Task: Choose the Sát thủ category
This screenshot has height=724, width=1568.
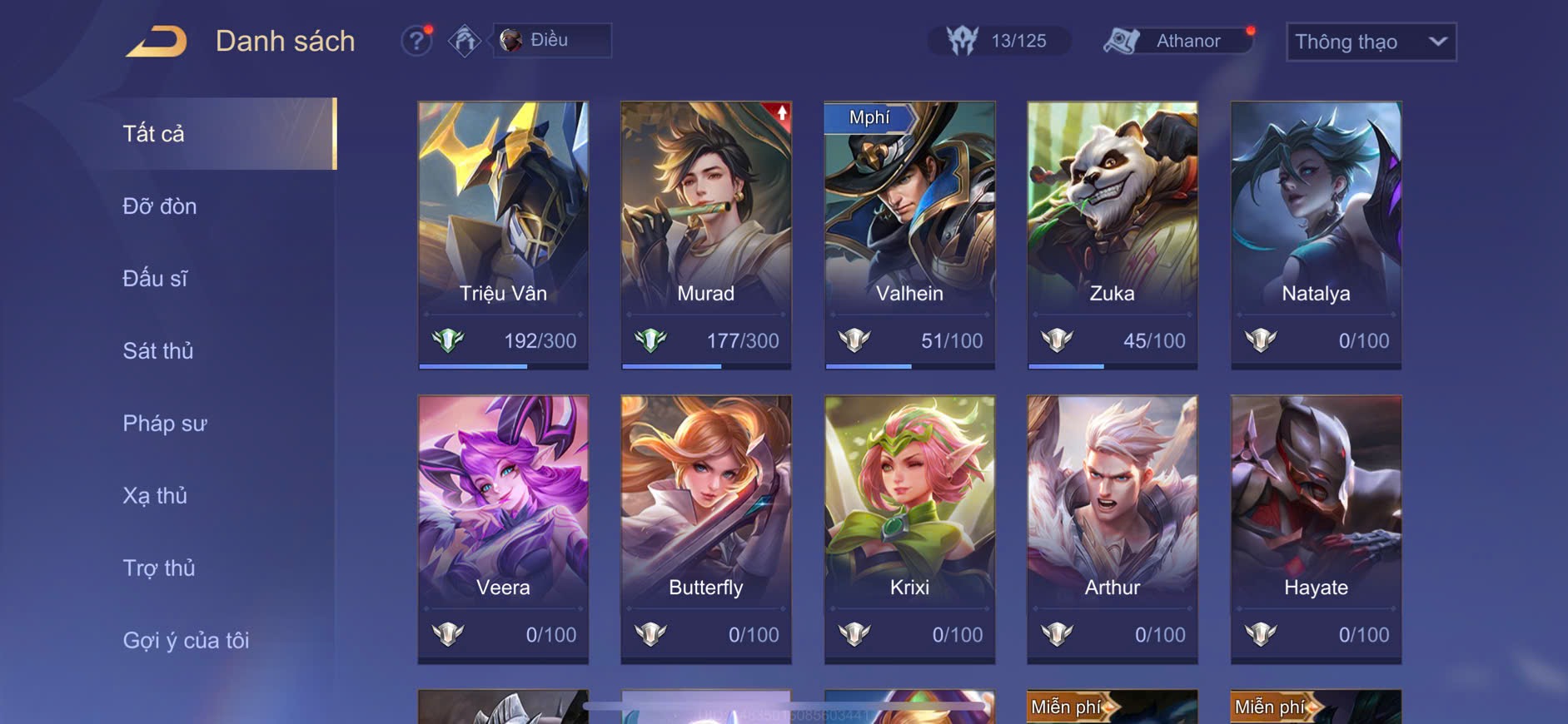Action: pos(158,351)
